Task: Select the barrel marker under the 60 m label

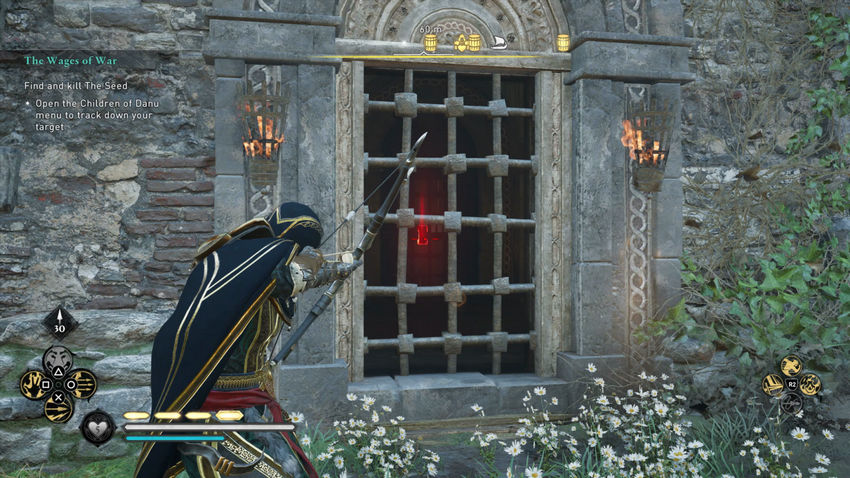Action: 430,43
